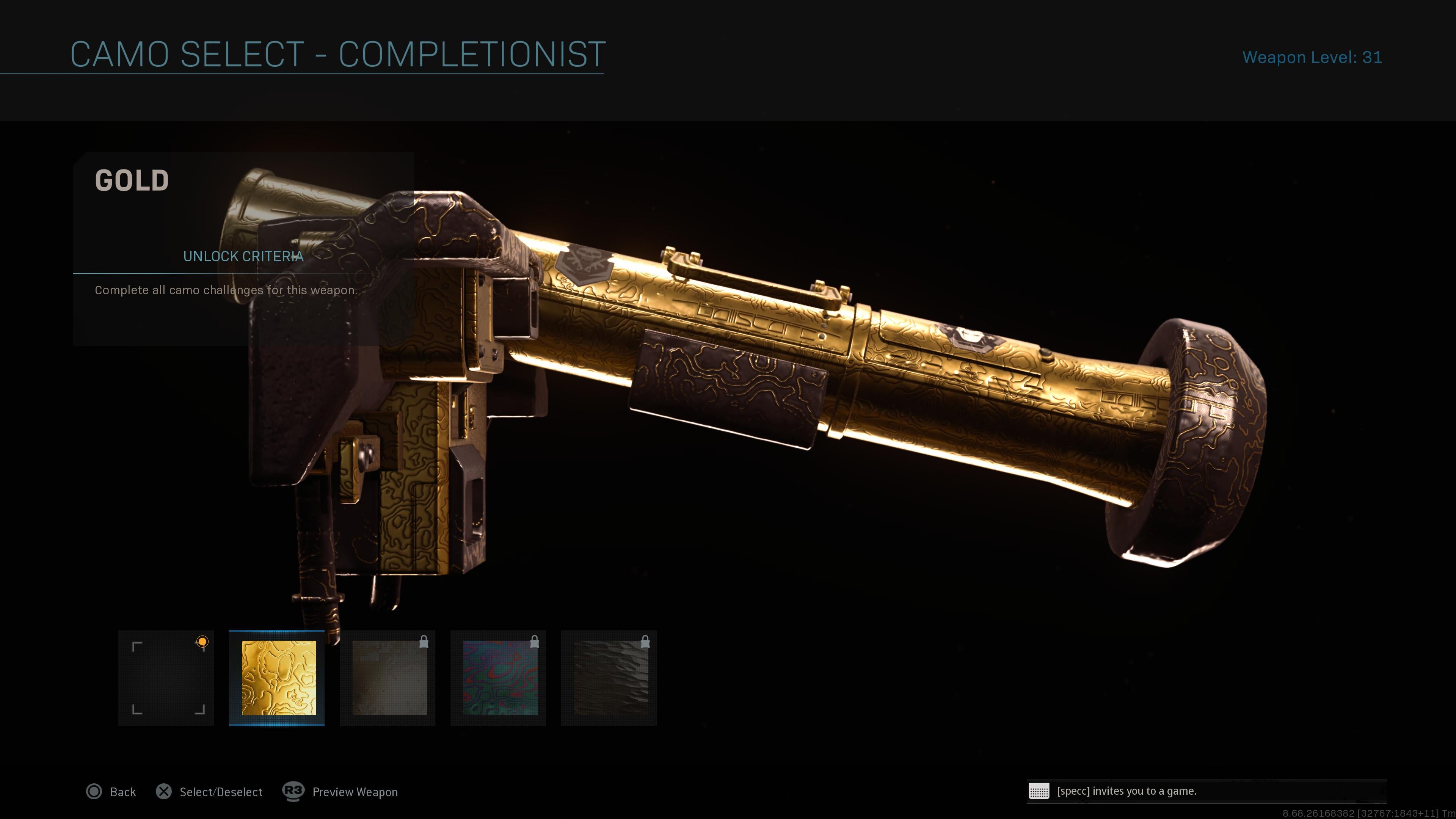1456x819 pixels.
Task: Select the empty no-camo slot
Action: [x=166, y=678]
